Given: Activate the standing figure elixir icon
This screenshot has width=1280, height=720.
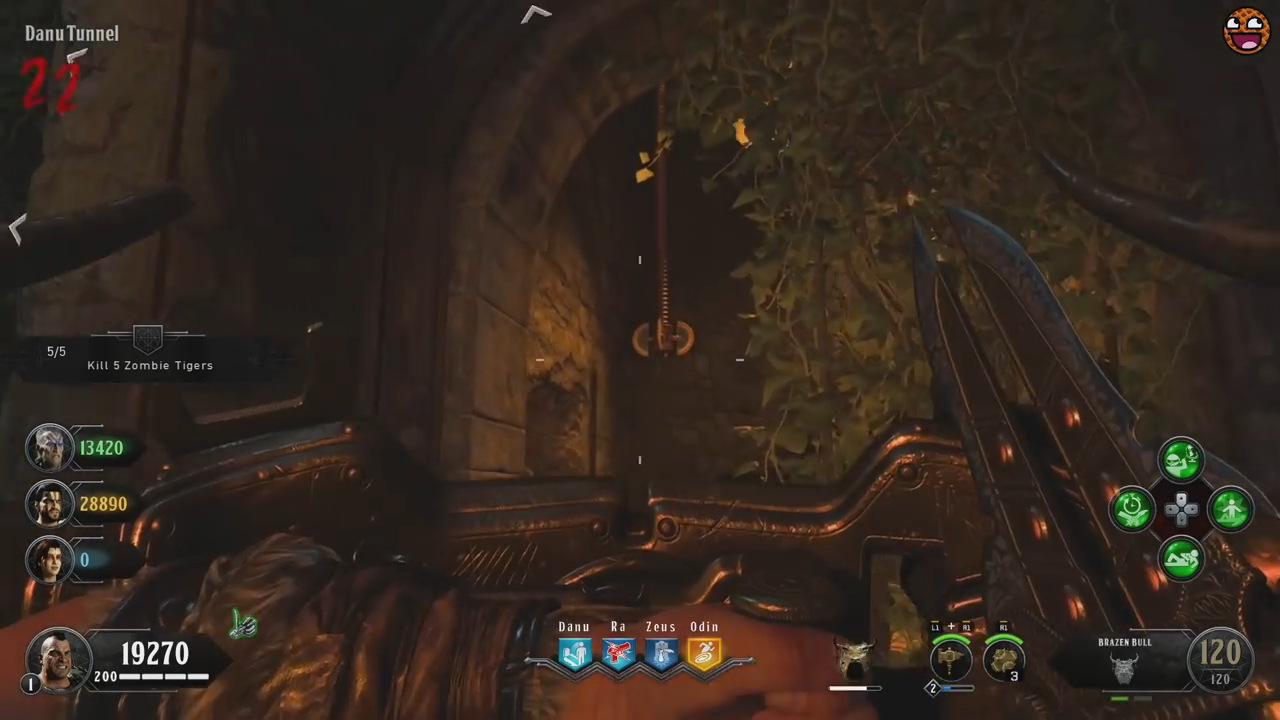Looking at the screenshot, I should coord(1230,509).
